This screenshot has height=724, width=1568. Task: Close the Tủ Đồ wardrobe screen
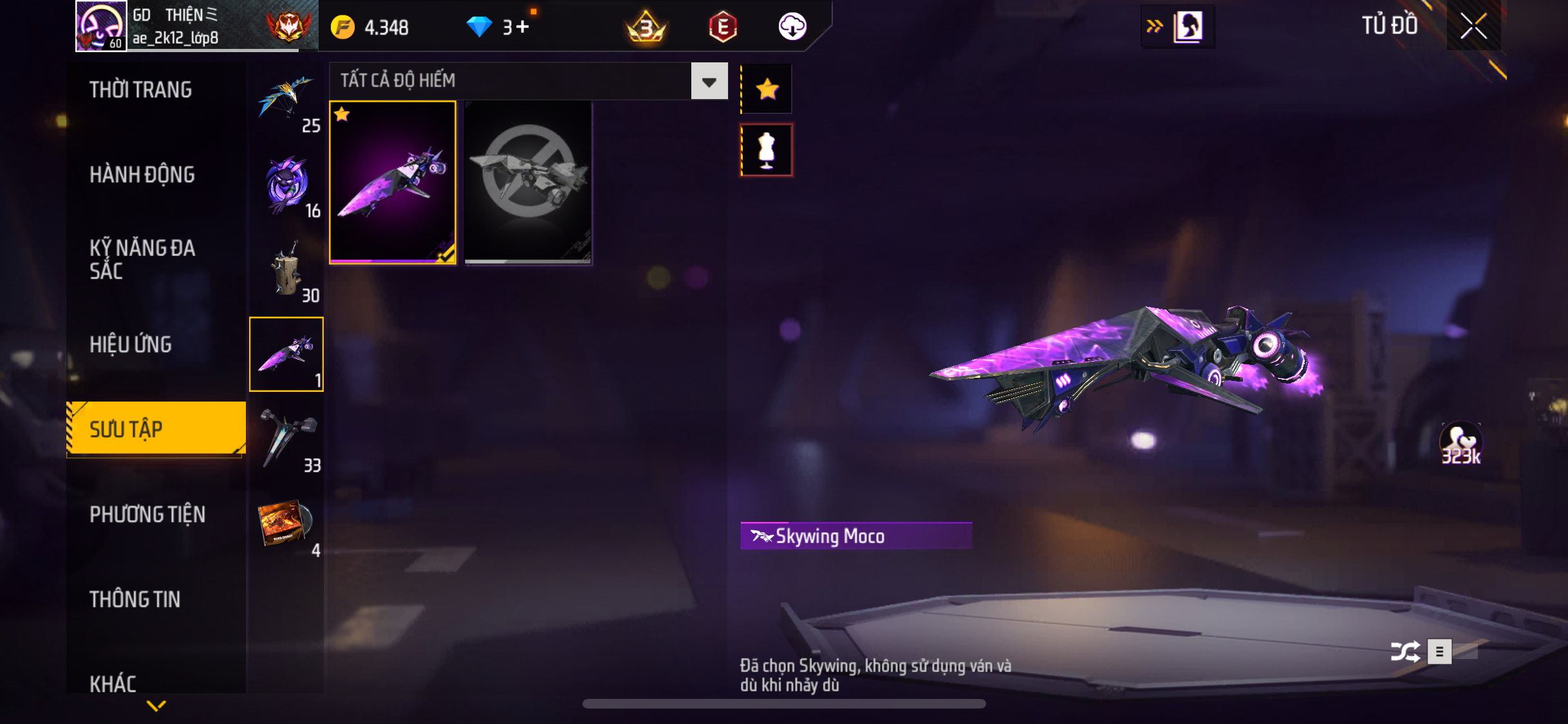point(1473,26)
